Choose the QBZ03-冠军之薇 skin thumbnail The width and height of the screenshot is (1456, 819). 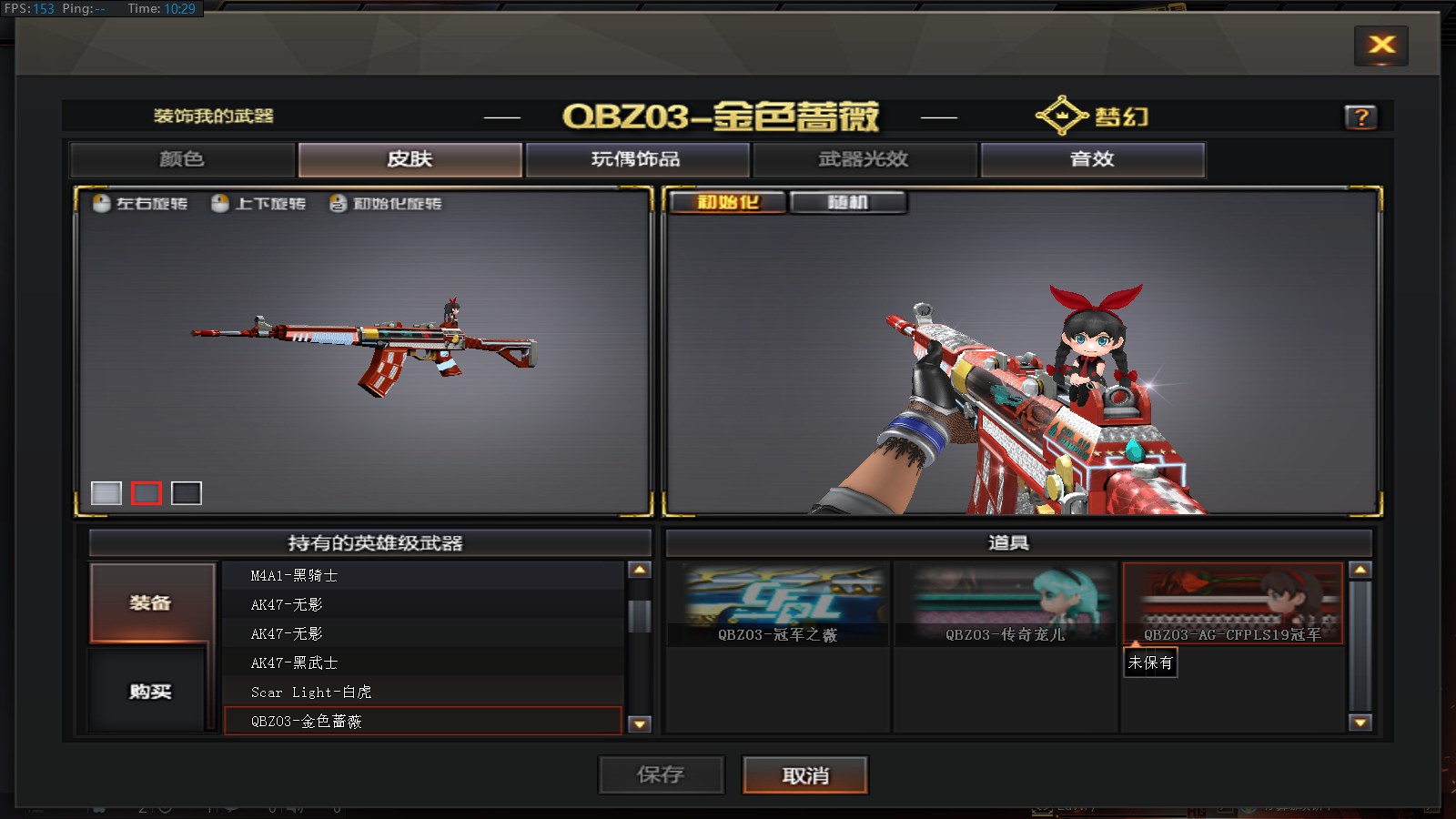point(777,603)
